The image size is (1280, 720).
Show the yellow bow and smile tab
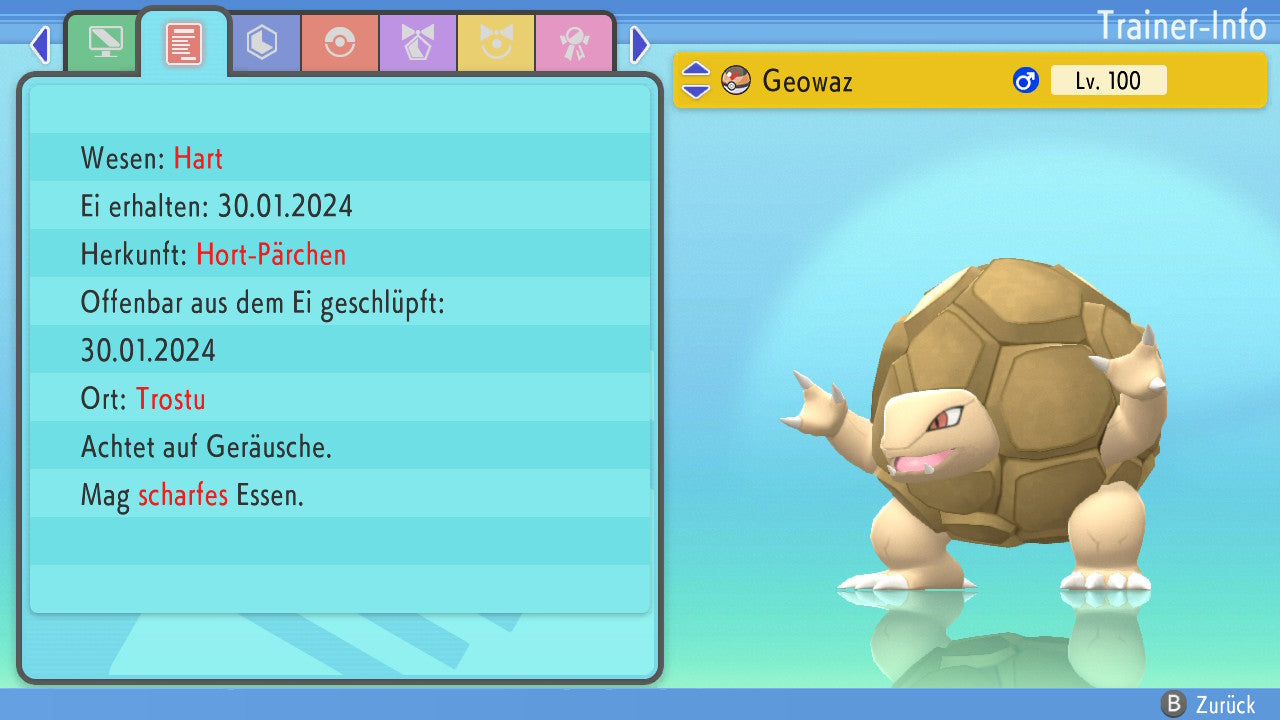495,43
